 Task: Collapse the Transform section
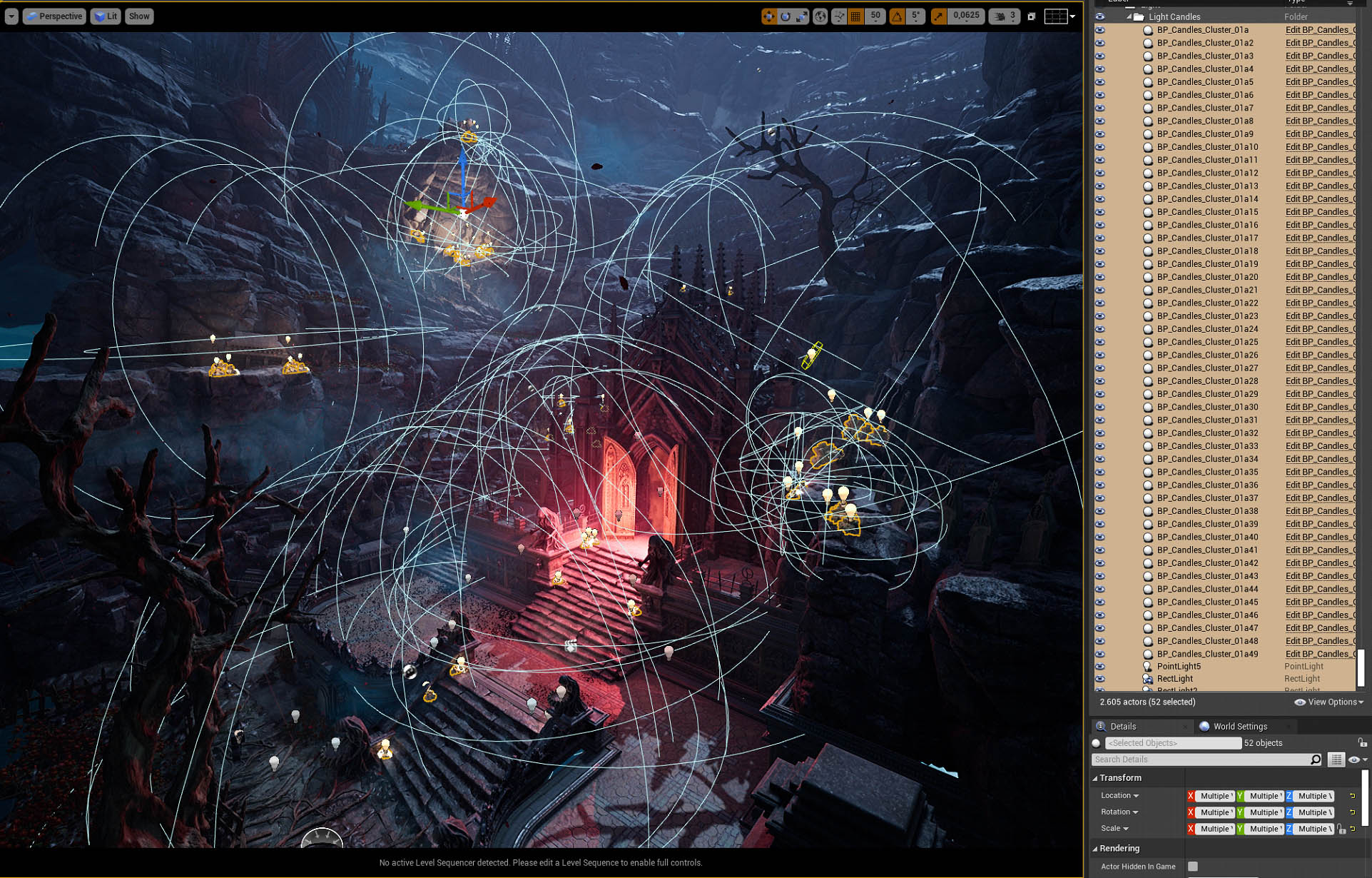pyautogui.click(x=1095, y=778)
